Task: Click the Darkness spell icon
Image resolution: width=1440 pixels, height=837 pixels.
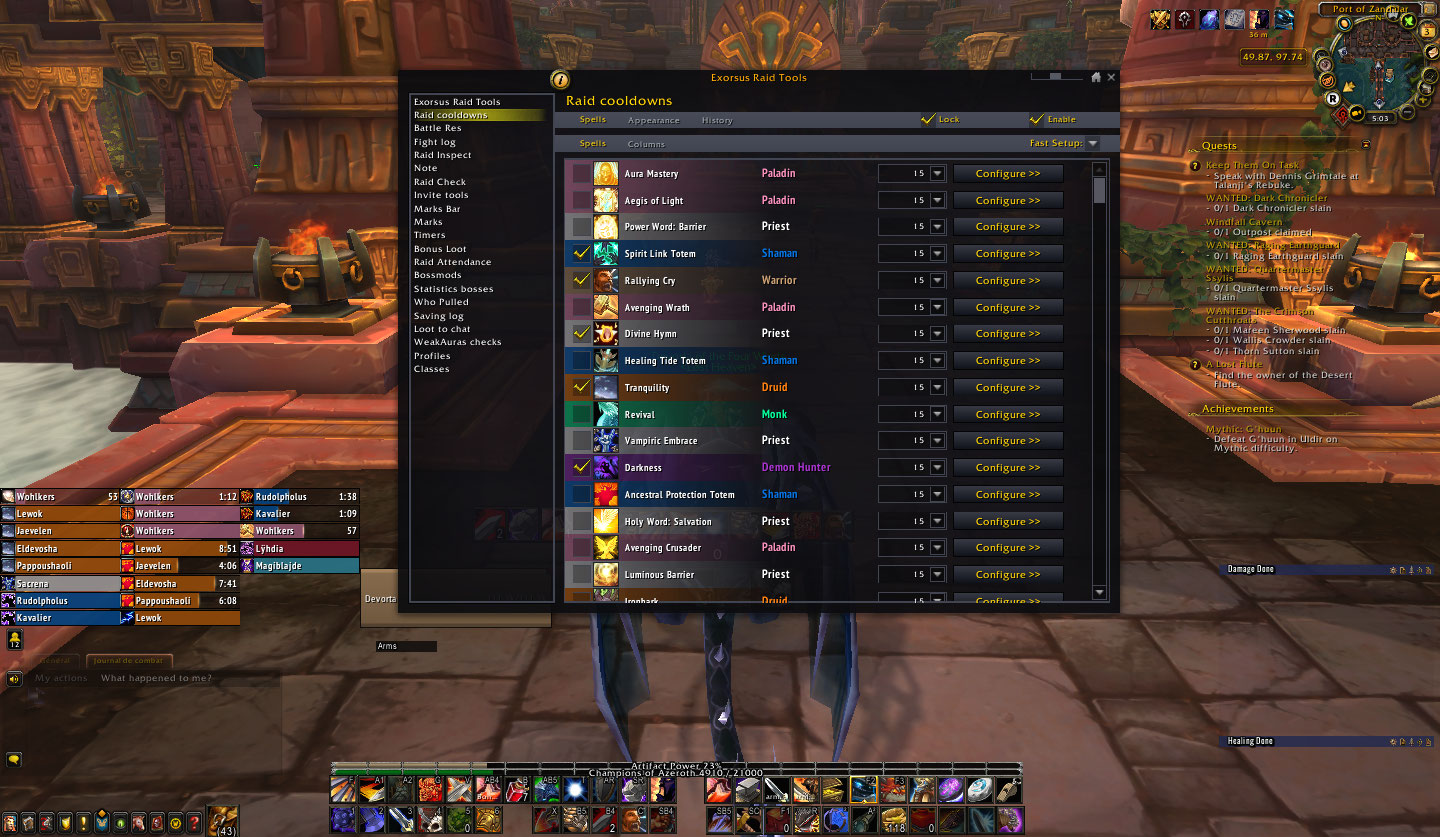Action: point(605,467)
